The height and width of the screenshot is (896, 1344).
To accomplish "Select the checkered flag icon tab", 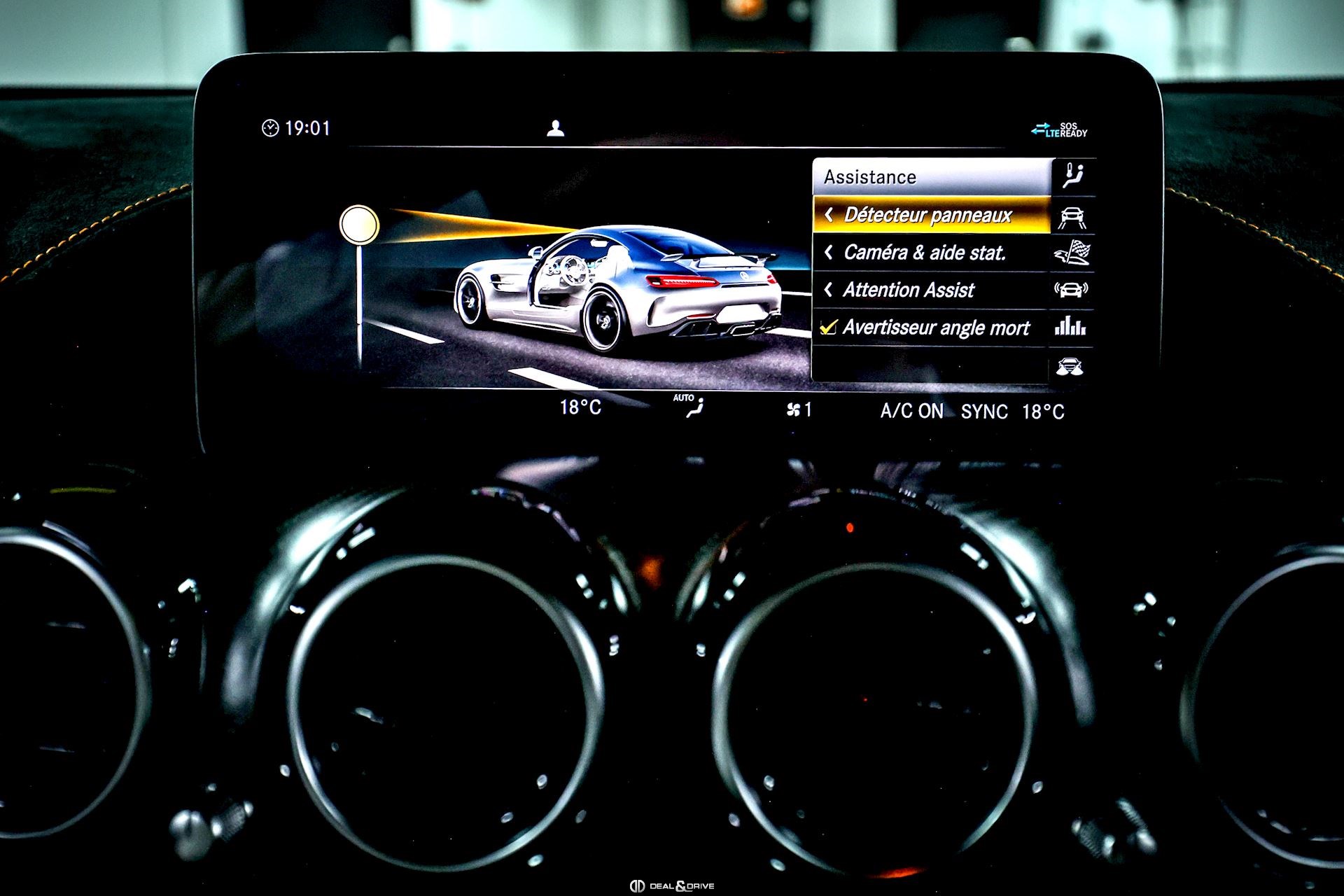I will 1072,253.
